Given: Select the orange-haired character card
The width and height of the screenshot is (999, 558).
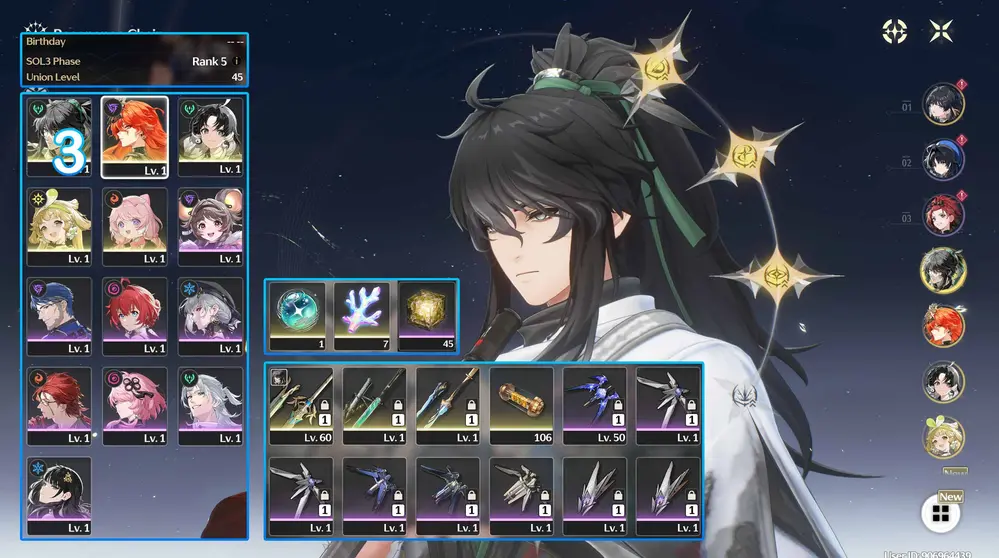Looking at the screenshot, I should click(134, 135).
